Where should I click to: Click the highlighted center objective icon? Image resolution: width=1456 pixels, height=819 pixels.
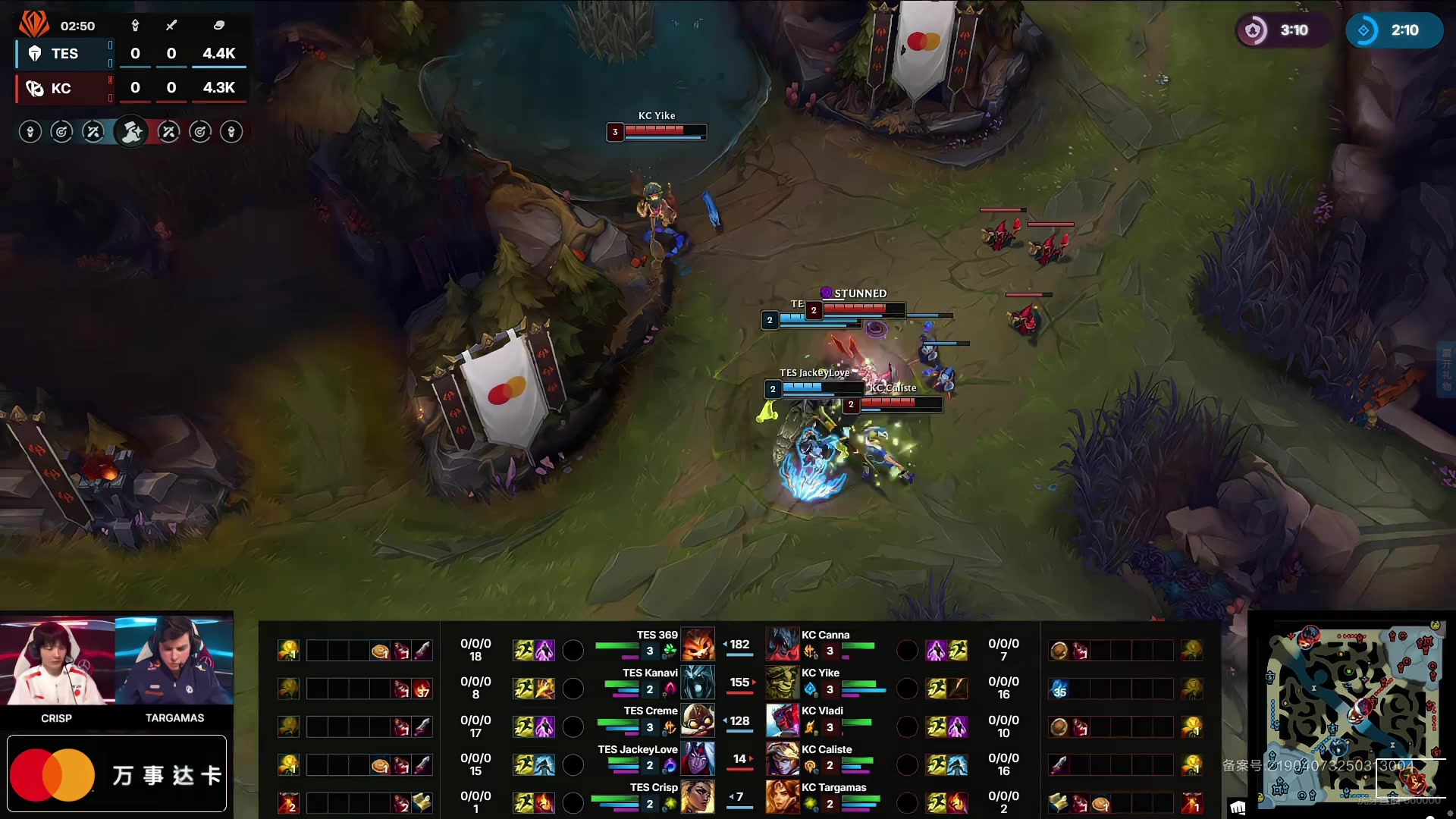pos(131,132)
